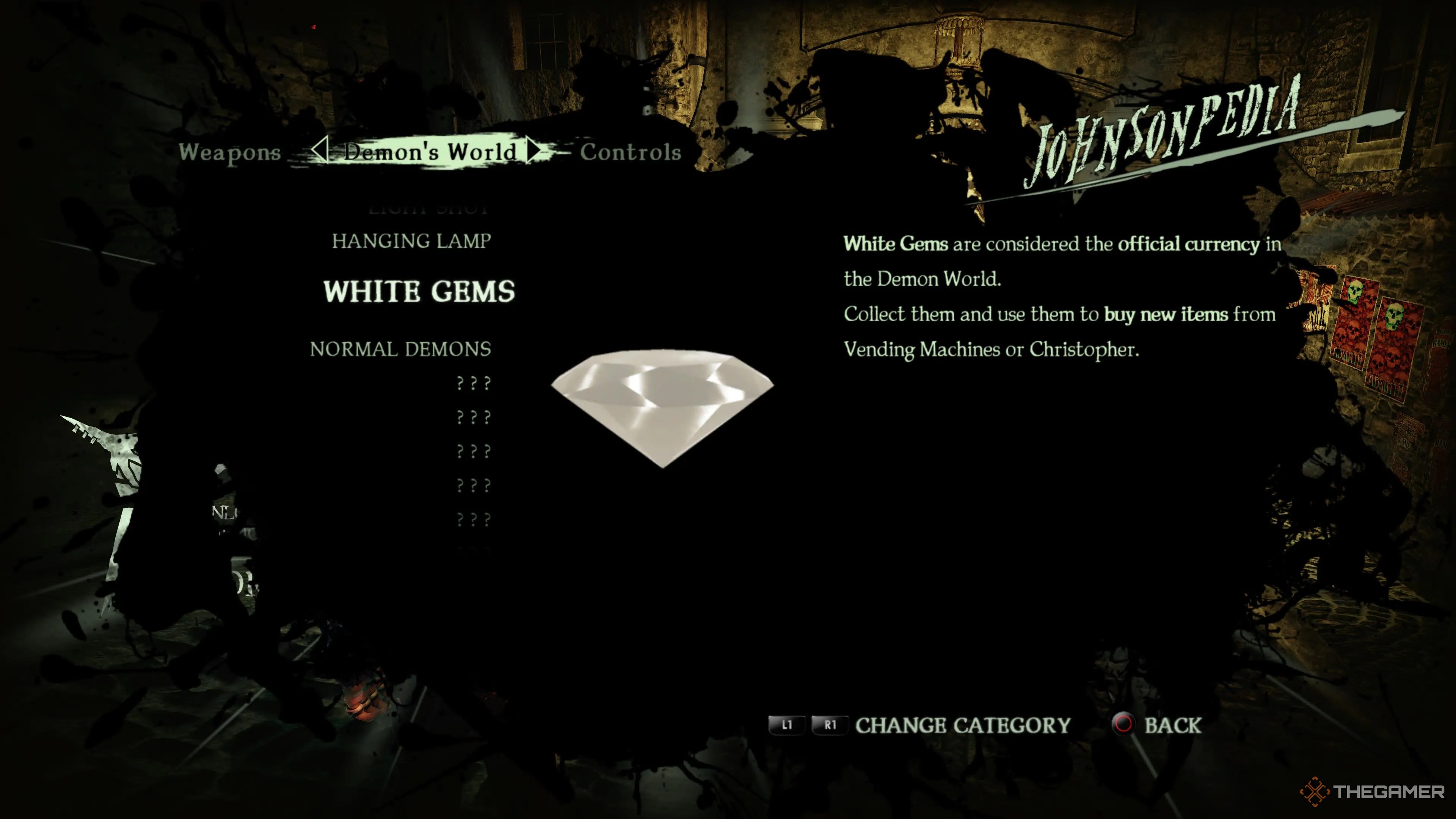The width and height of the screenshot is (1456, 819).
Task: Select the White Gems entry
Action: click(419, 292)
